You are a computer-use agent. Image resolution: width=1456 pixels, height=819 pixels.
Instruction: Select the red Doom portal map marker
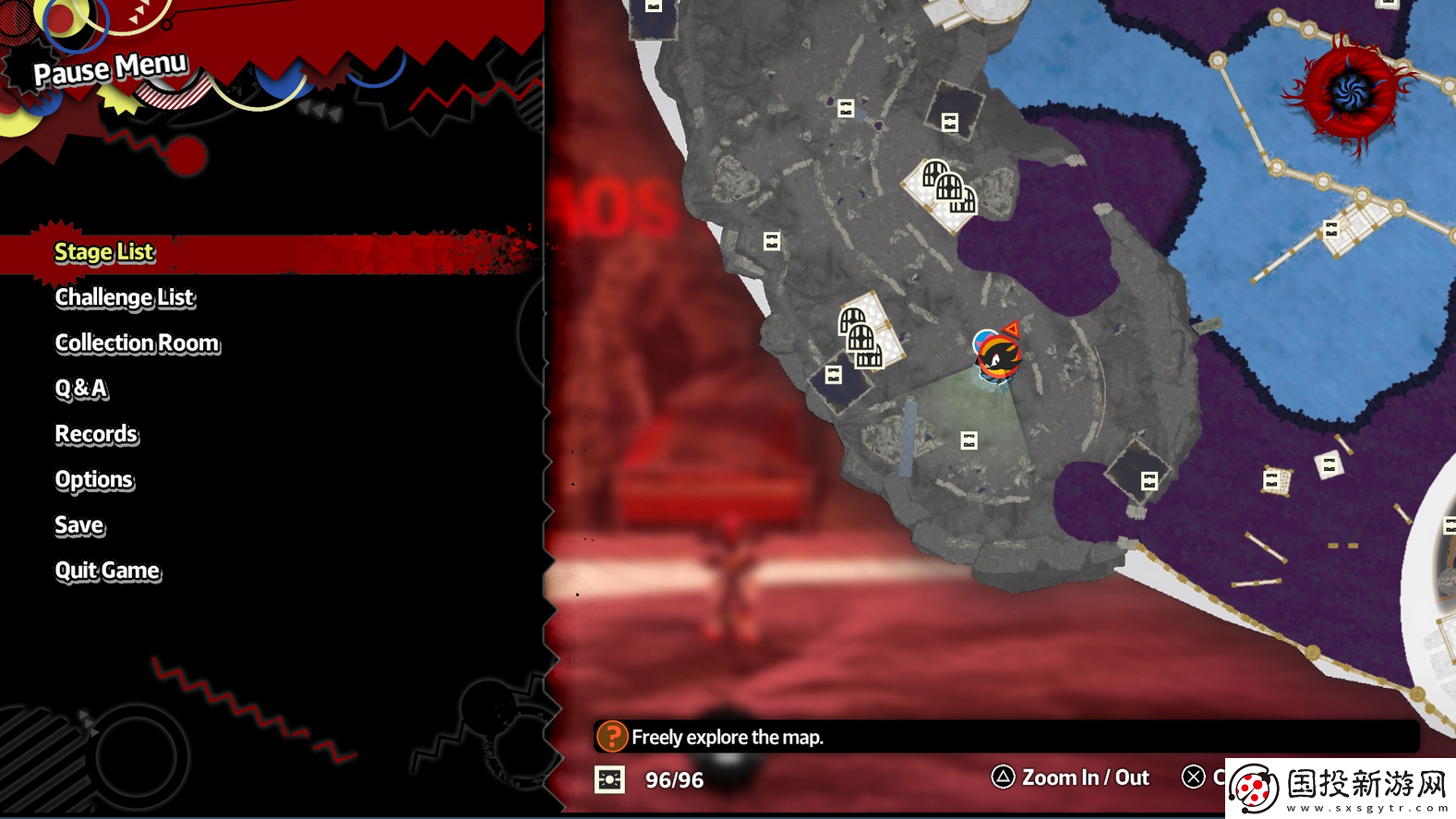tap(1350, 91)
